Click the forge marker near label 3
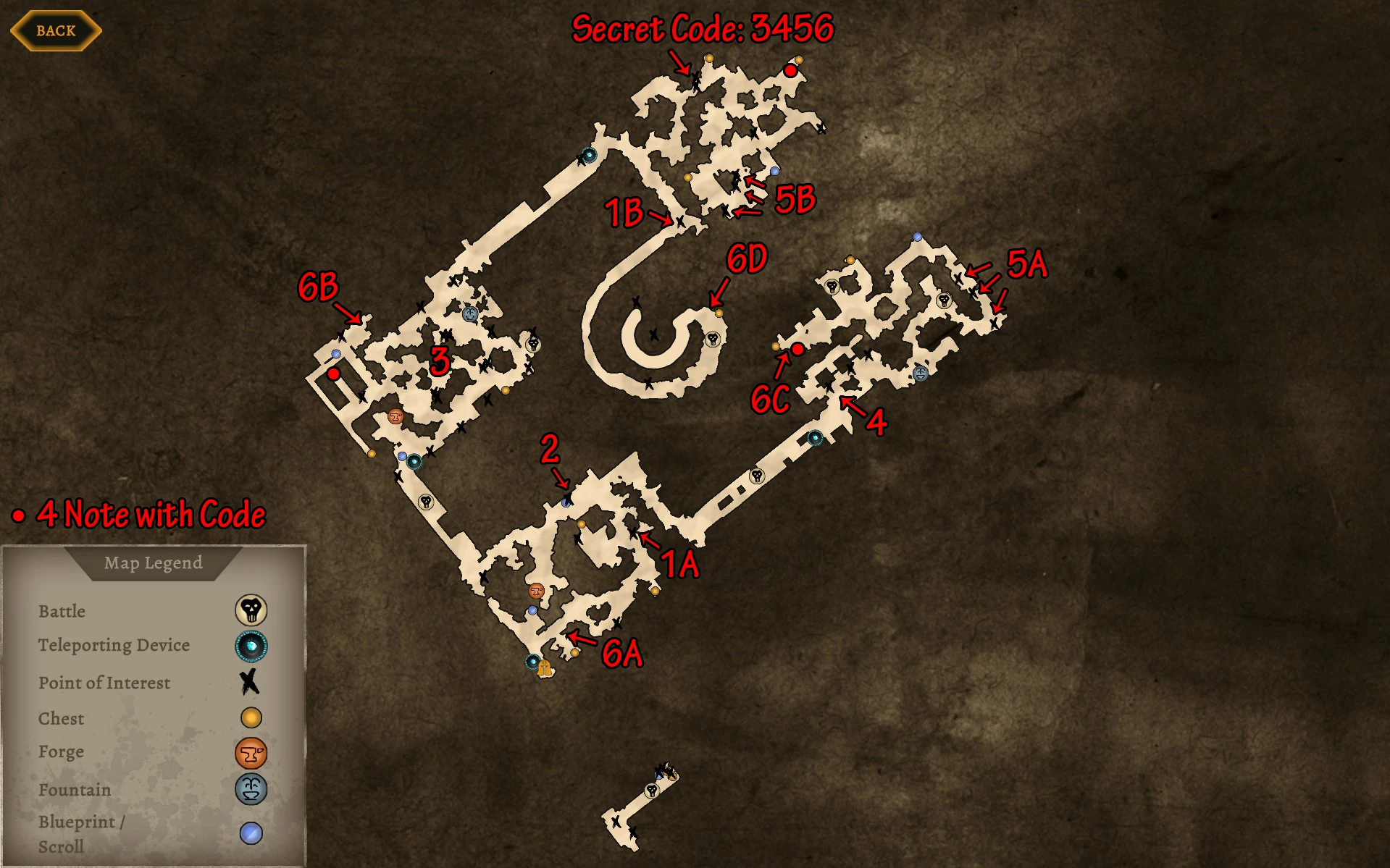1390x868 pixels. click(395, 417)
